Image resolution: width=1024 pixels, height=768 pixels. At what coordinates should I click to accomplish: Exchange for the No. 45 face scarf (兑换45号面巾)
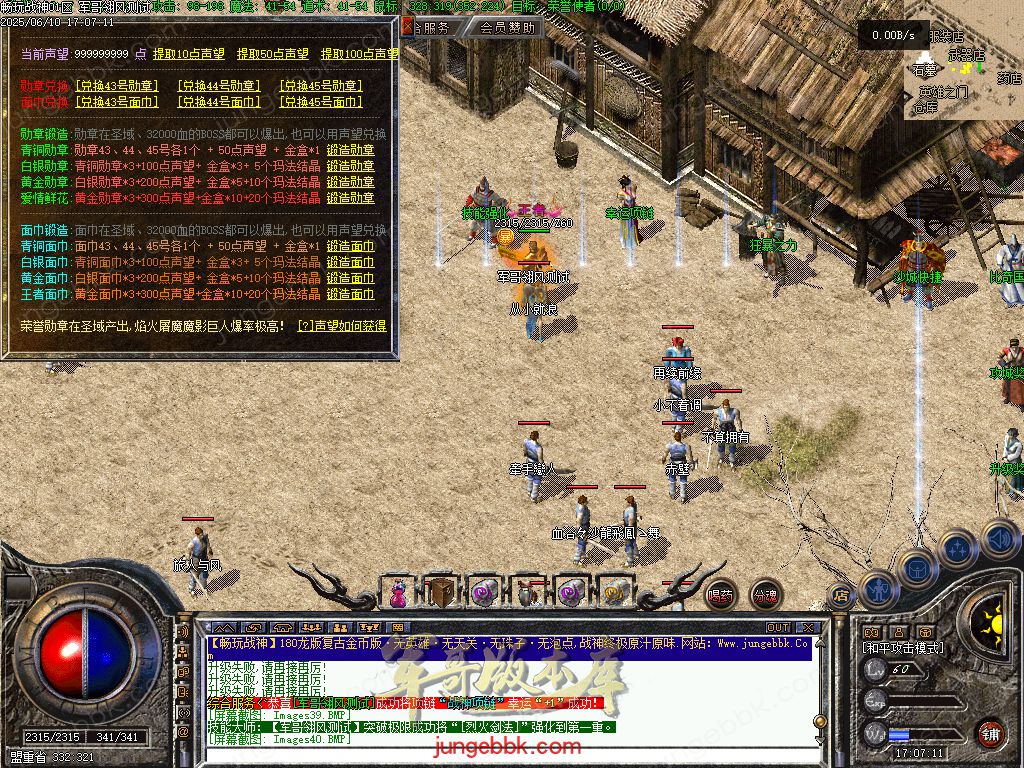320,101
